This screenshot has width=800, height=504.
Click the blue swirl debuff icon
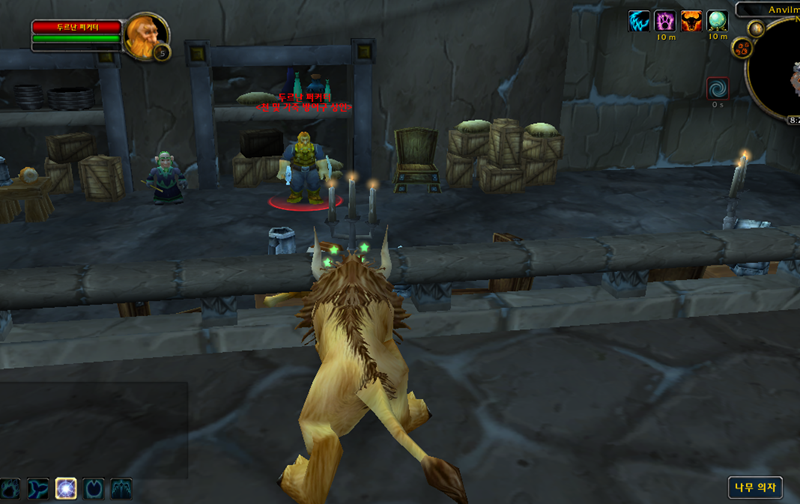click(x=718, y=89)
